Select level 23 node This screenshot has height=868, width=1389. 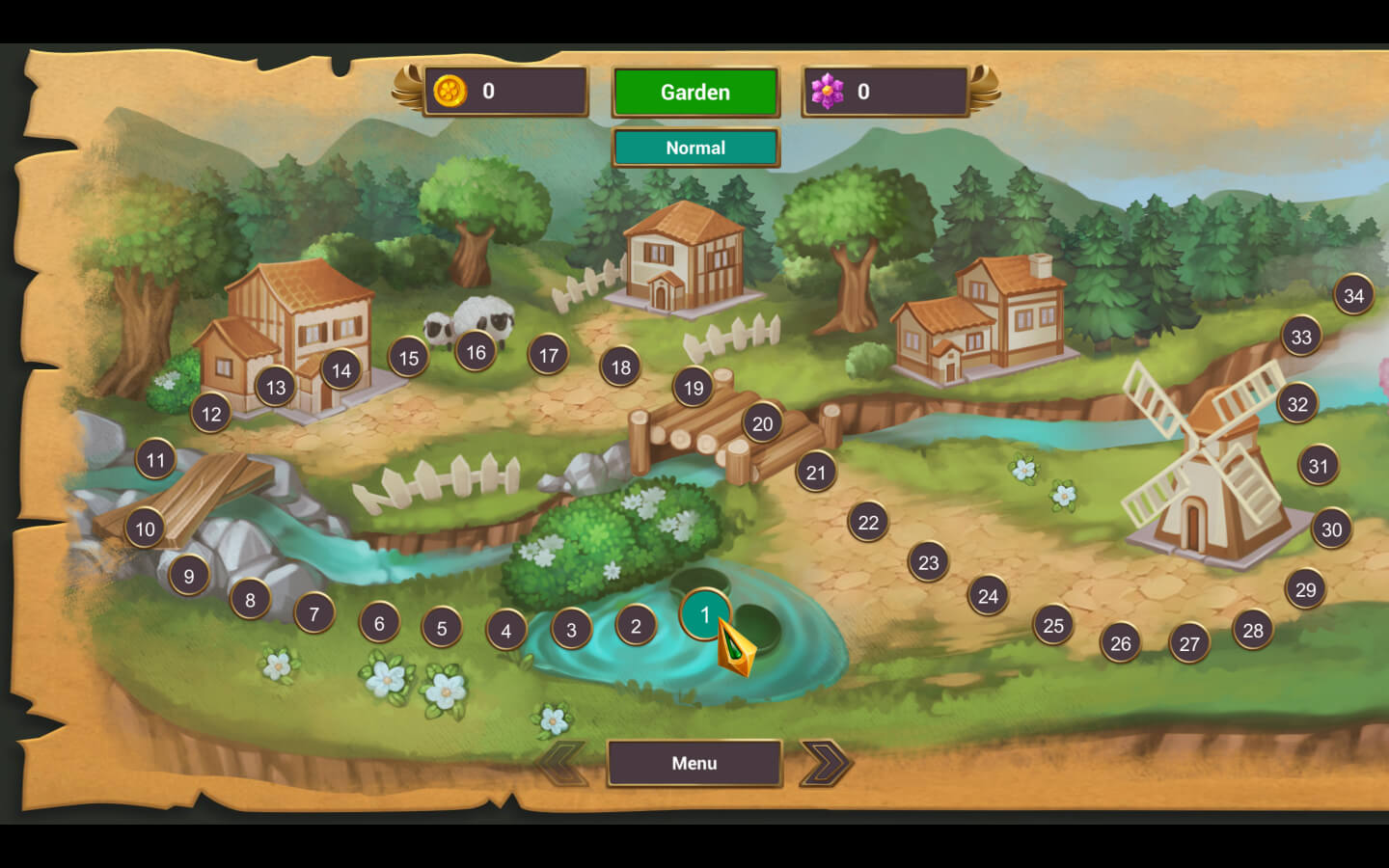coord(928,562)
